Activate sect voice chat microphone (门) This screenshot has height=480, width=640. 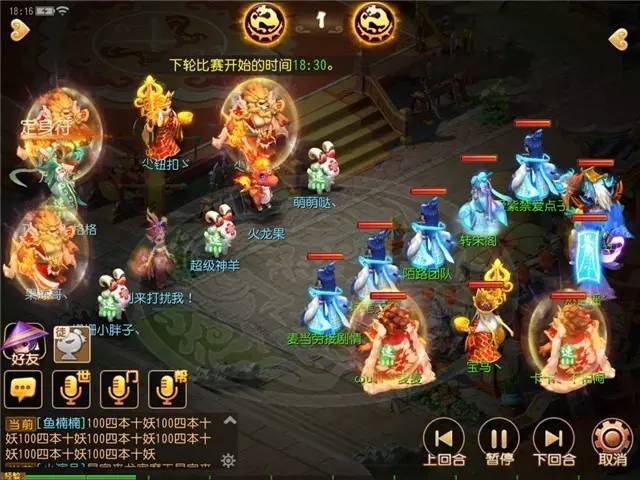pyautogui.click(x=119, y=389)
